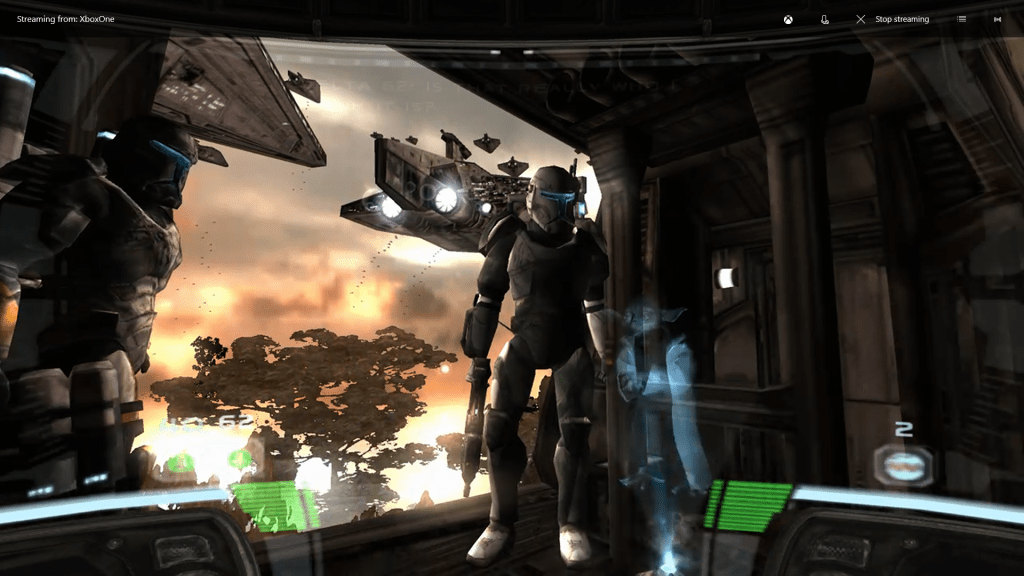Stop streaming from the Xbox One
This screenshot has height=576, width=1024.
(892, 19)
